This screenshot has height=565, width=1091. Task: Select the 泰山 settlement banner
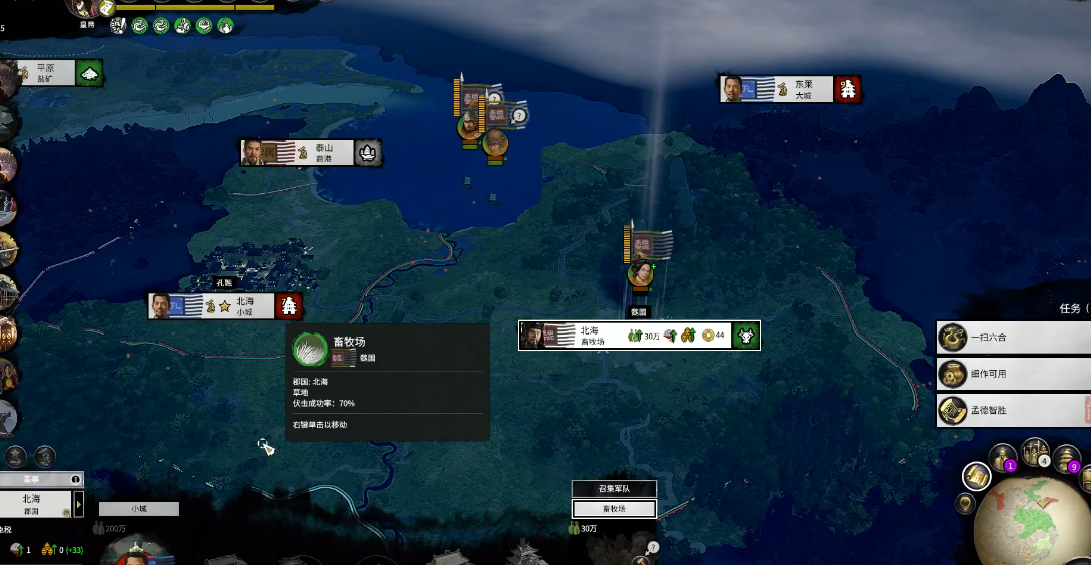click(310, 153)
